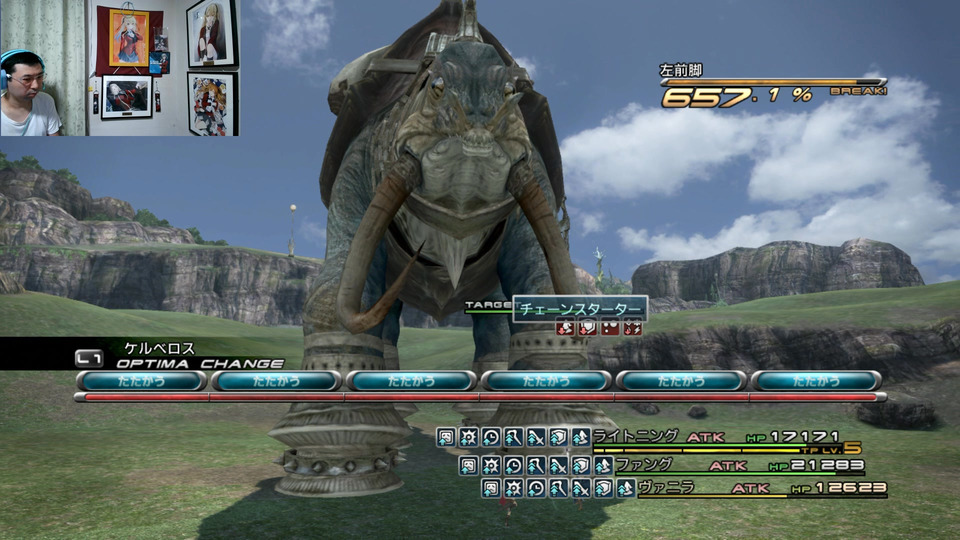
Task: Click the 左前脚 target label
Action: click(x=681, y=71)
